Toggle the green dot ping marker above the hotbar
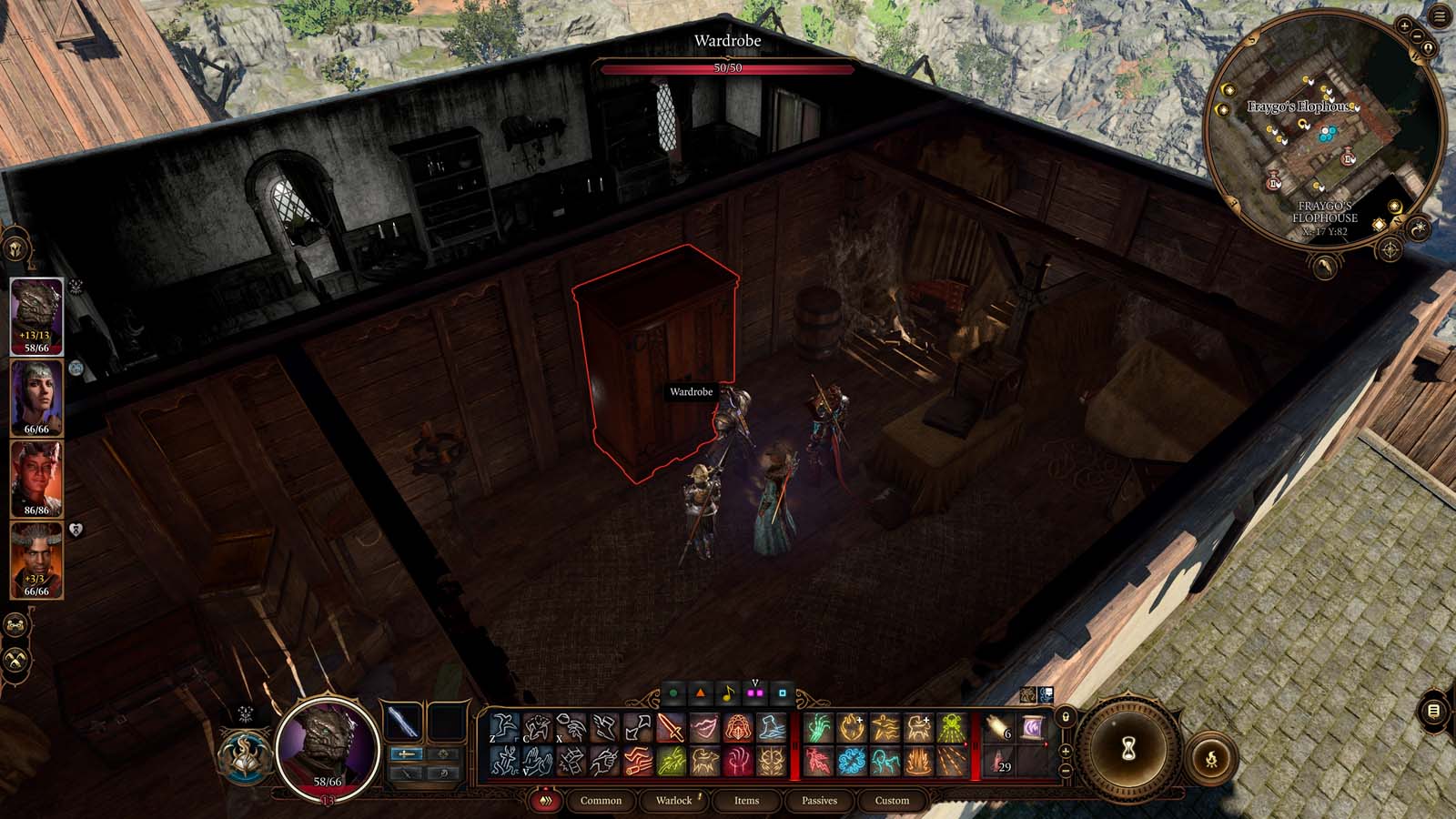 point(673,692)
